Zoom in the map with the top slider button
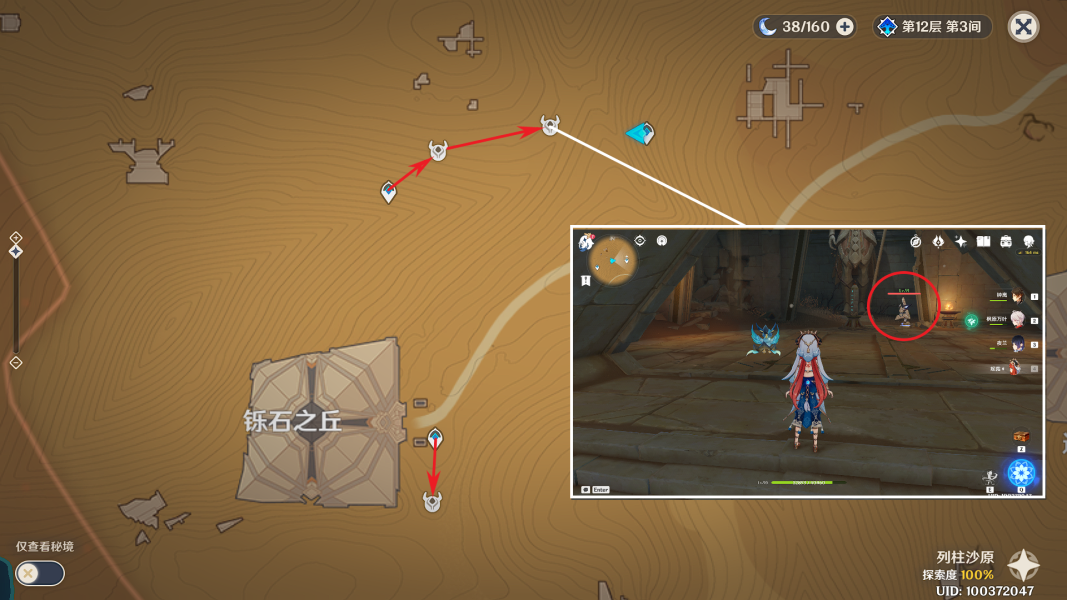1067x600 pixels. [x=16, y=237]
